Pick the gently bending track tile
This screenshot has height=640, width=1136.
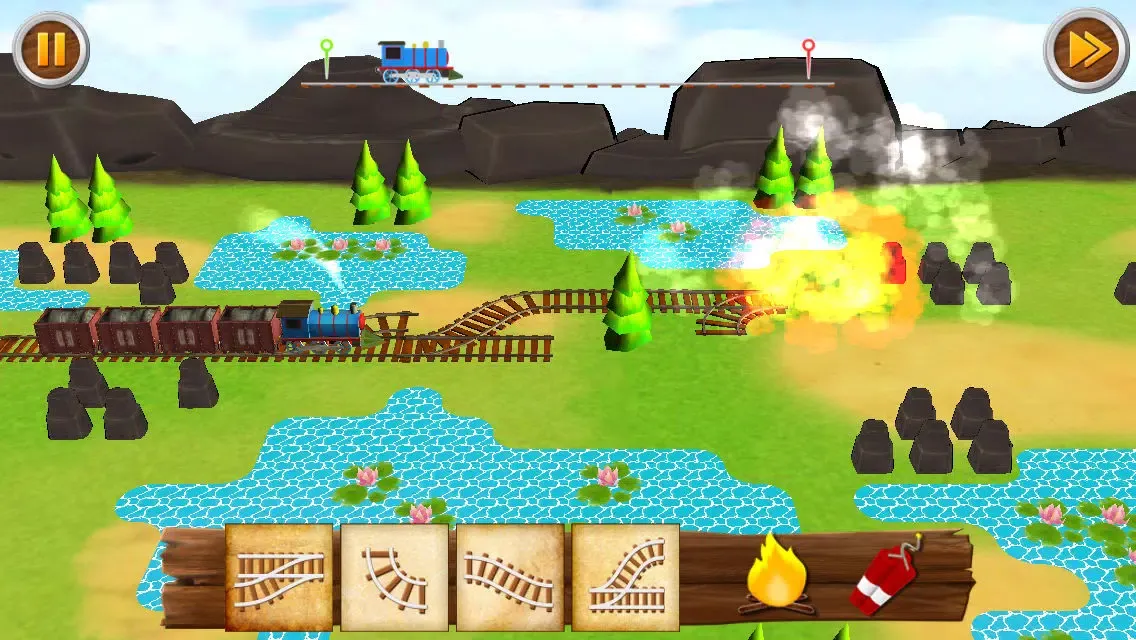click(x=510, y=578)
